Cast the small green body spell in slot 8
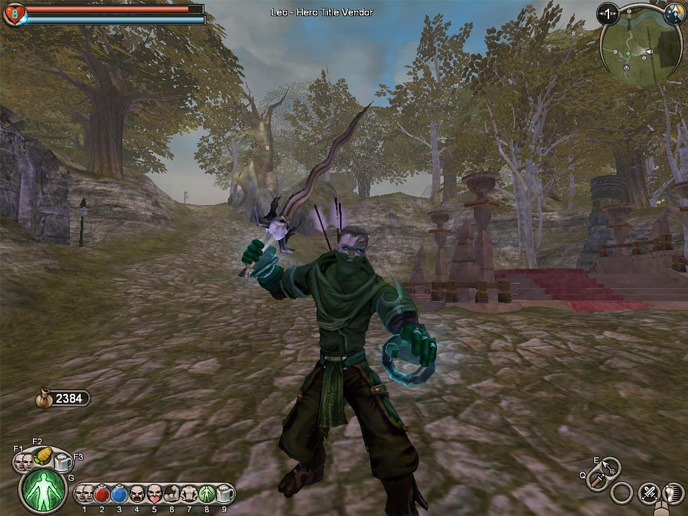 [x=207, y=493]
